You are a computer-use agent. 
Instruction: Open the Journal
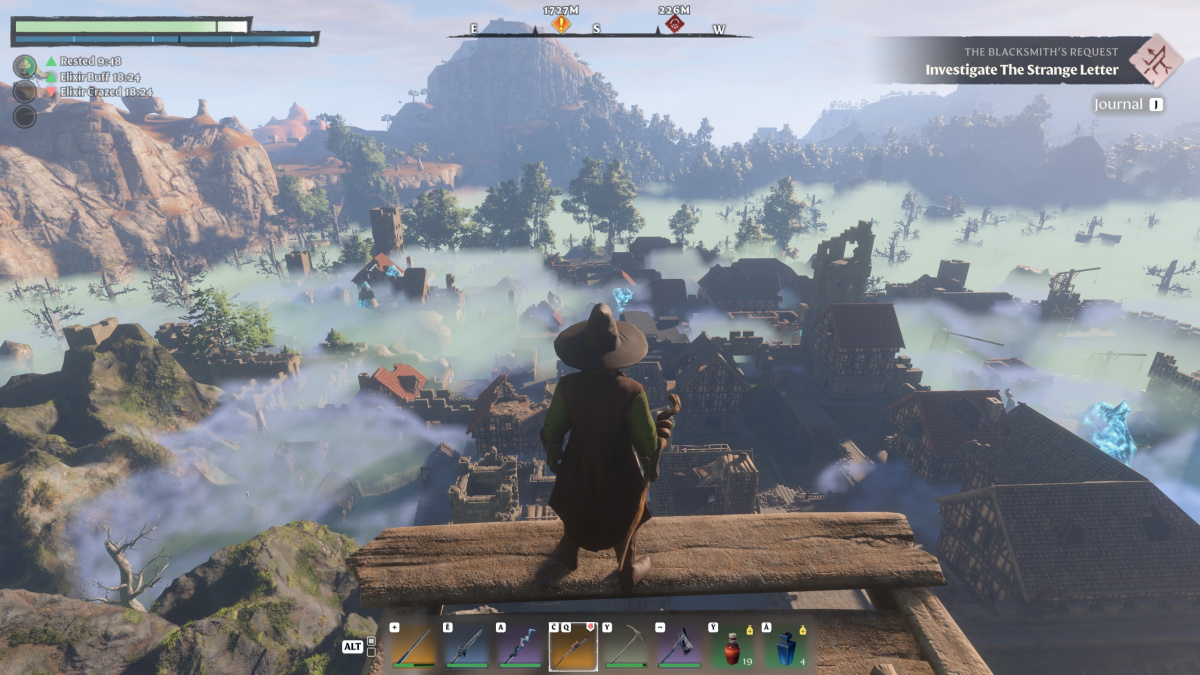[1128, 104]
